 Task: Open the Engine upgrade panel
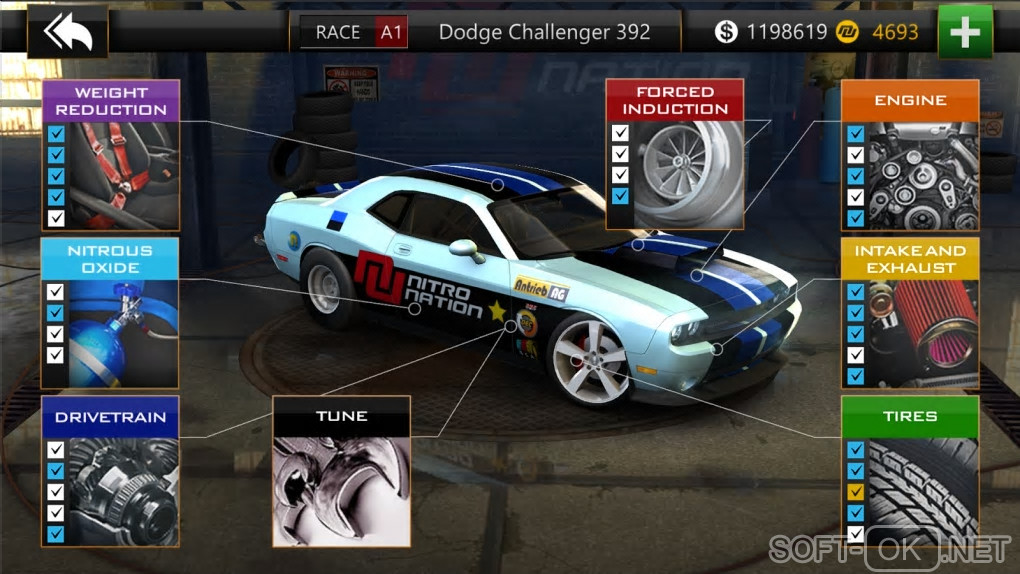click(x=910, y=155)
